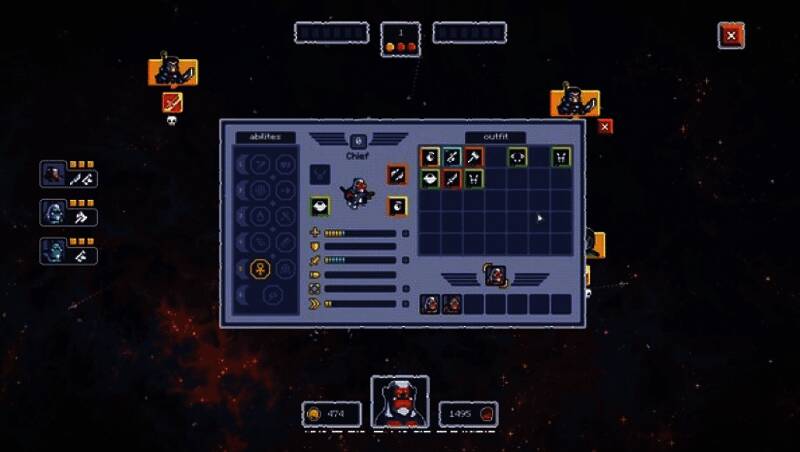The height and width of the screenshot is (452, 800).
Task: Select the first crew portrait at left edge
Action: click(54, 174)
